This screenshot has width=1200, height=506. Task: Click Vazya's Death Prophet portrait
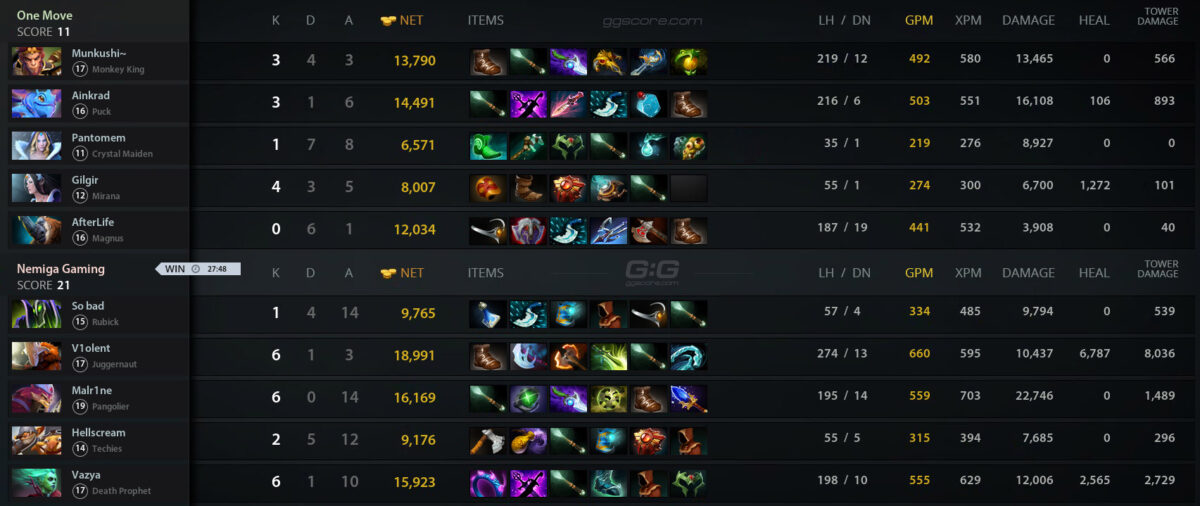click(37, 482)
